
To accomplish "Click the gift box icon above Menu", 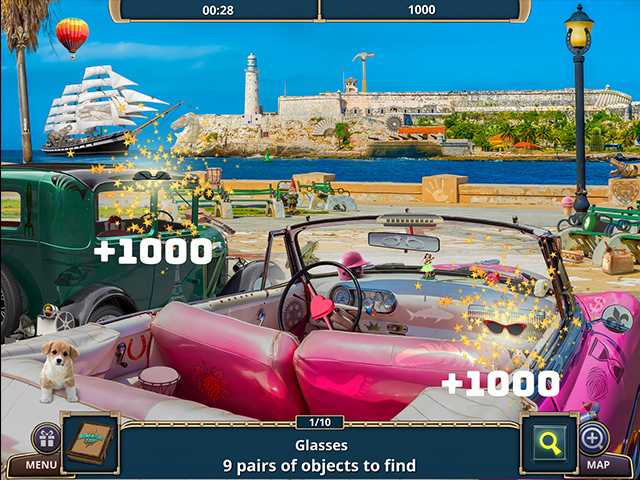I will point(46,438).
